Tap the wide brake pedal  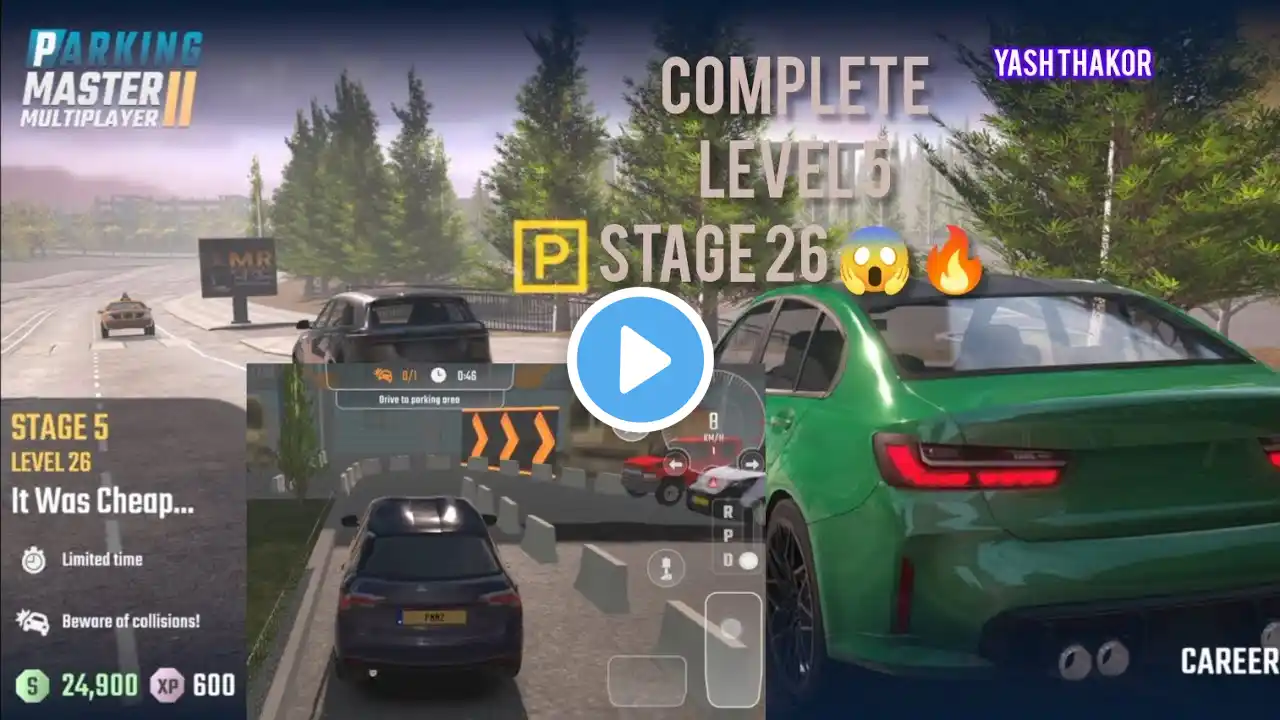pyautogui.click(x=647, y=680)
